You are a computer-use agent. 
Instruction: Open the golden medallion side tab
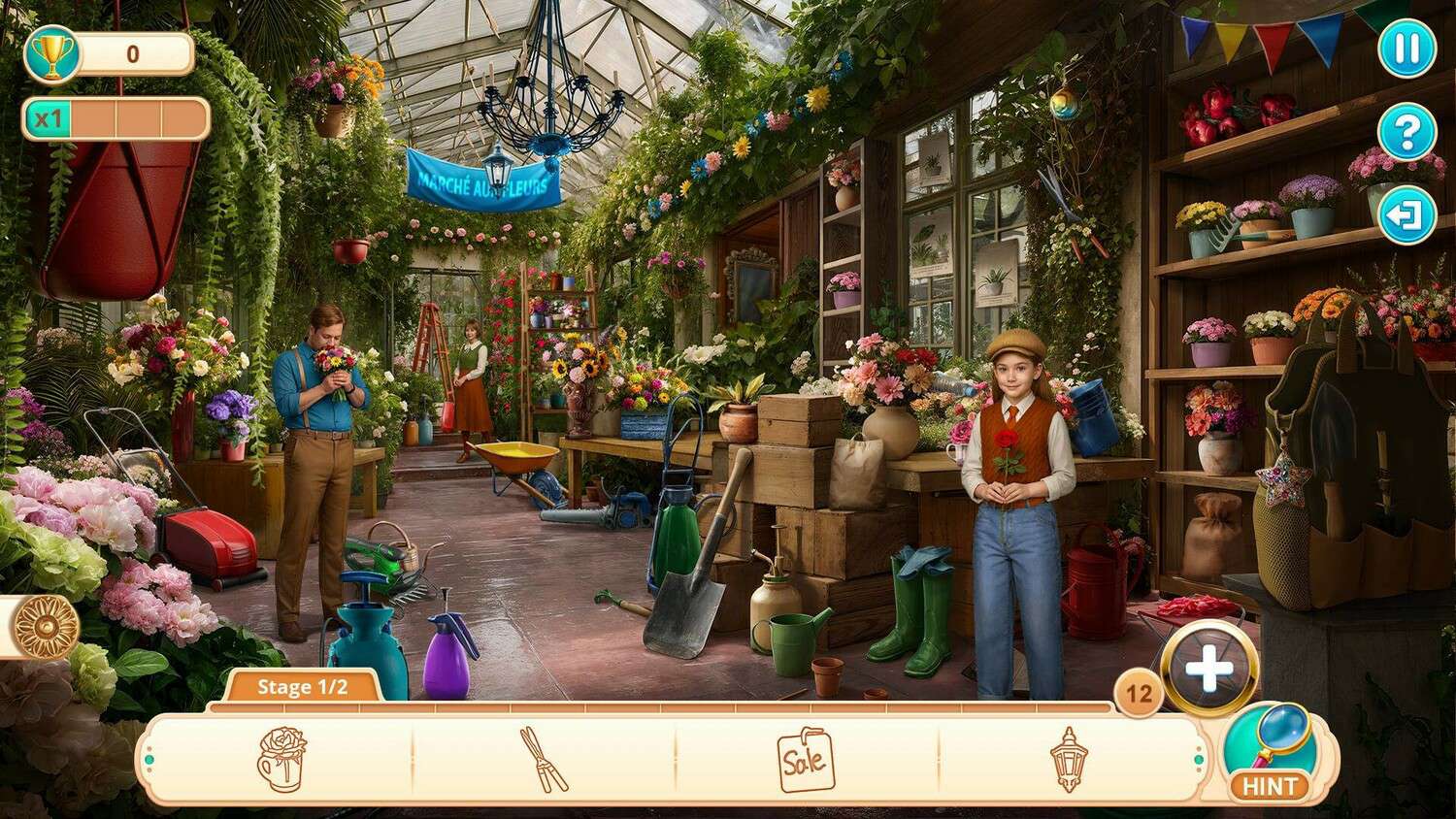(x=44, y=627)
